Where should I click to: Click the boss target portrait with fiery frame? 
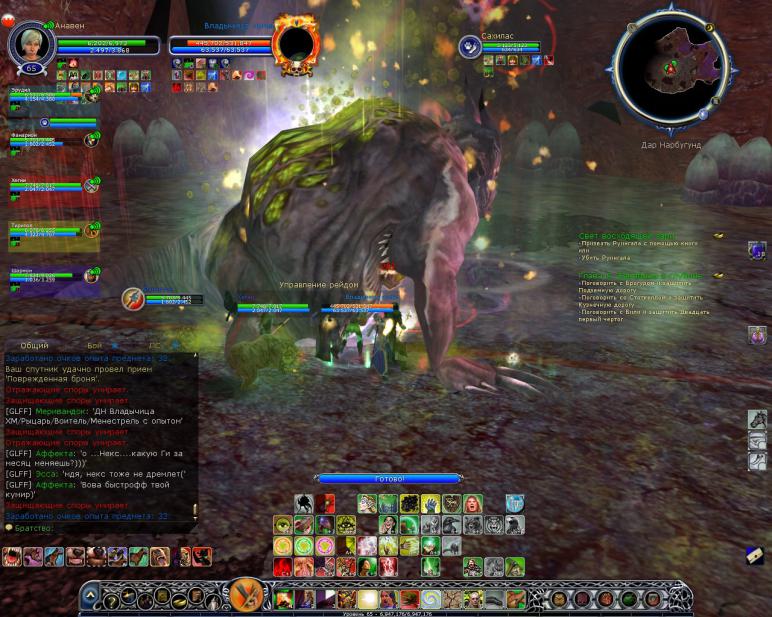(295, 43)
